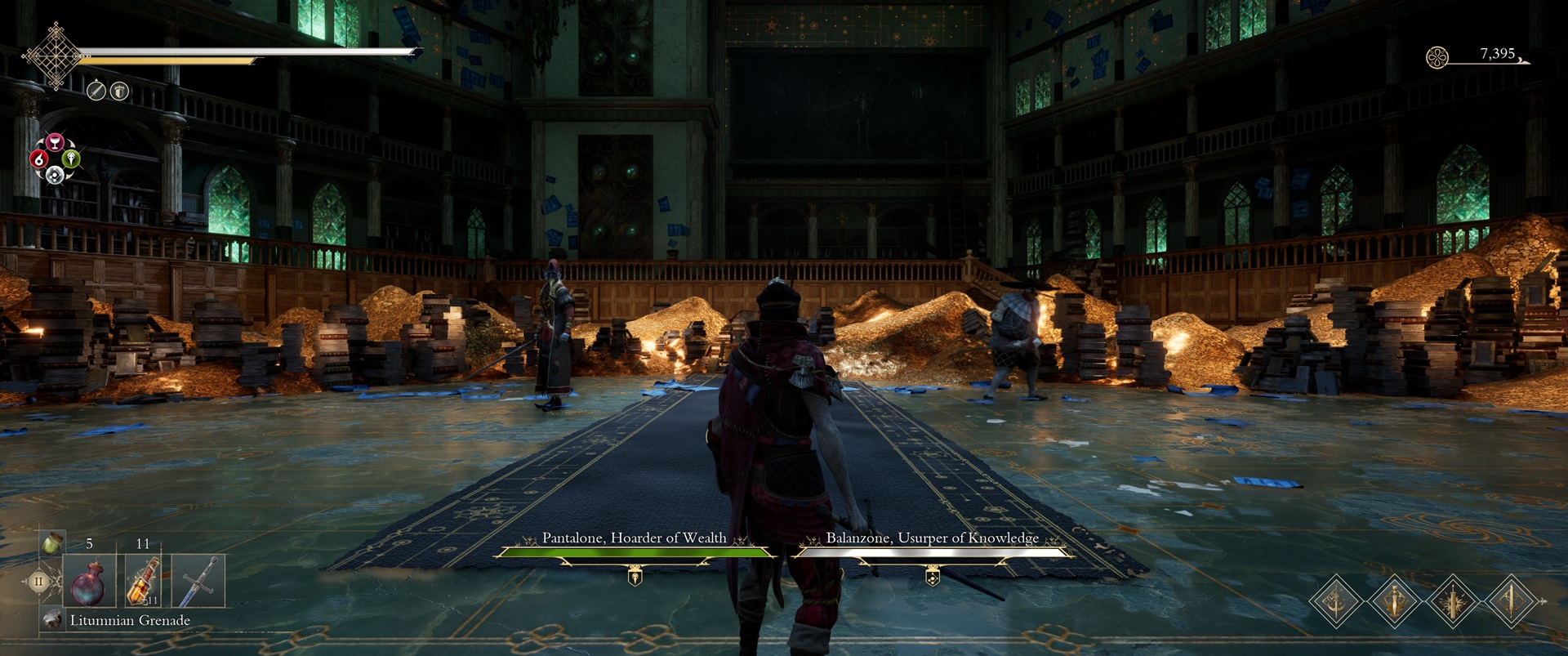Screen dimensions: 1568x656
Task: Select the equipped sword slot
Action: (198, 582)
